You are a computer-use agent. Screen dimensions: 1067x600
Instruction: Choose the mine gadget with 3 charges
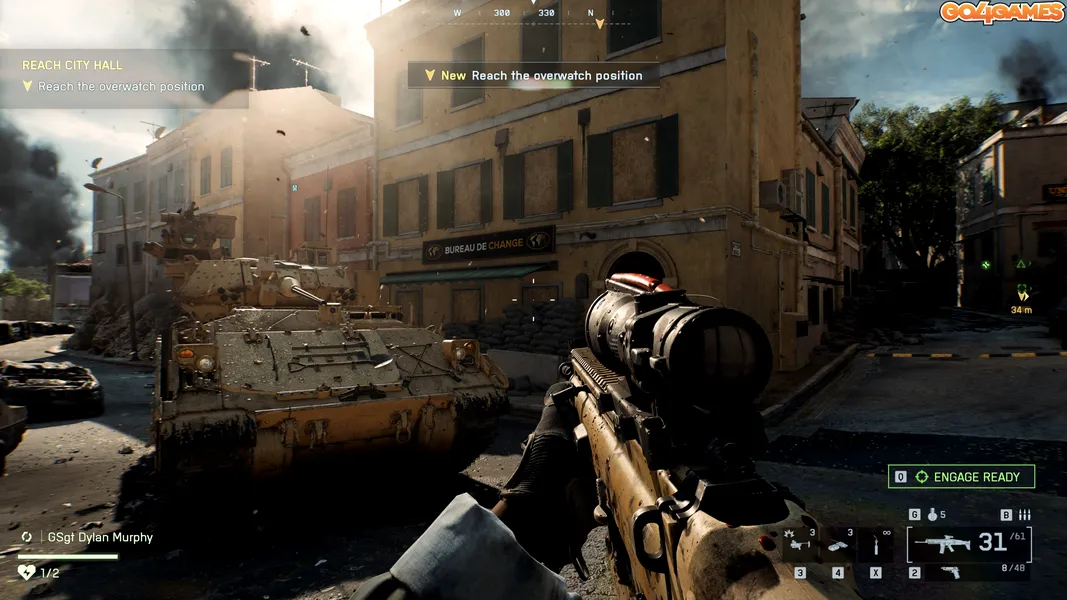click(x=838, y=545)
